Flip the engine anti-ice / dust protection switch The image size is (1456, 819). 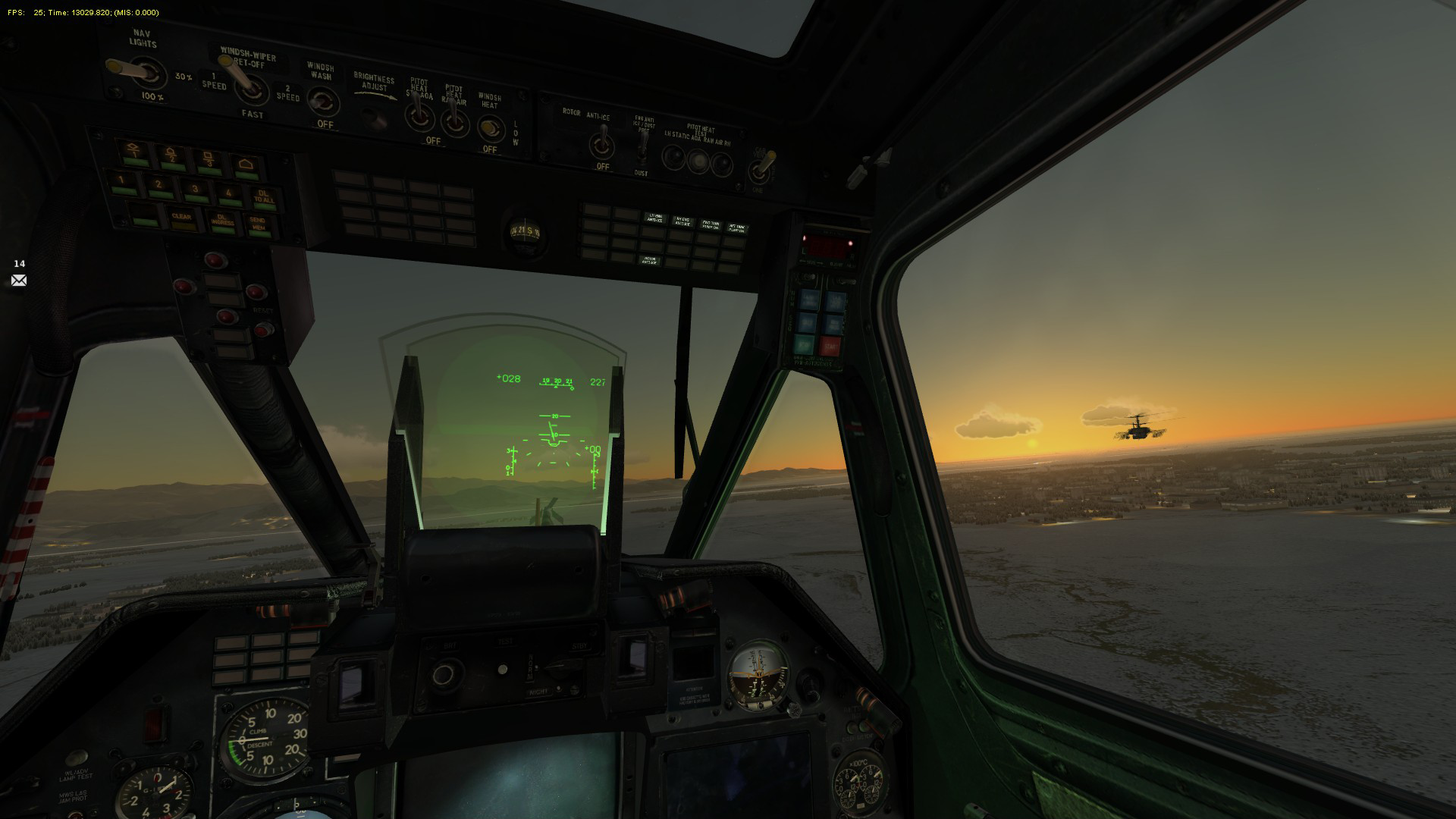point(642,148)
